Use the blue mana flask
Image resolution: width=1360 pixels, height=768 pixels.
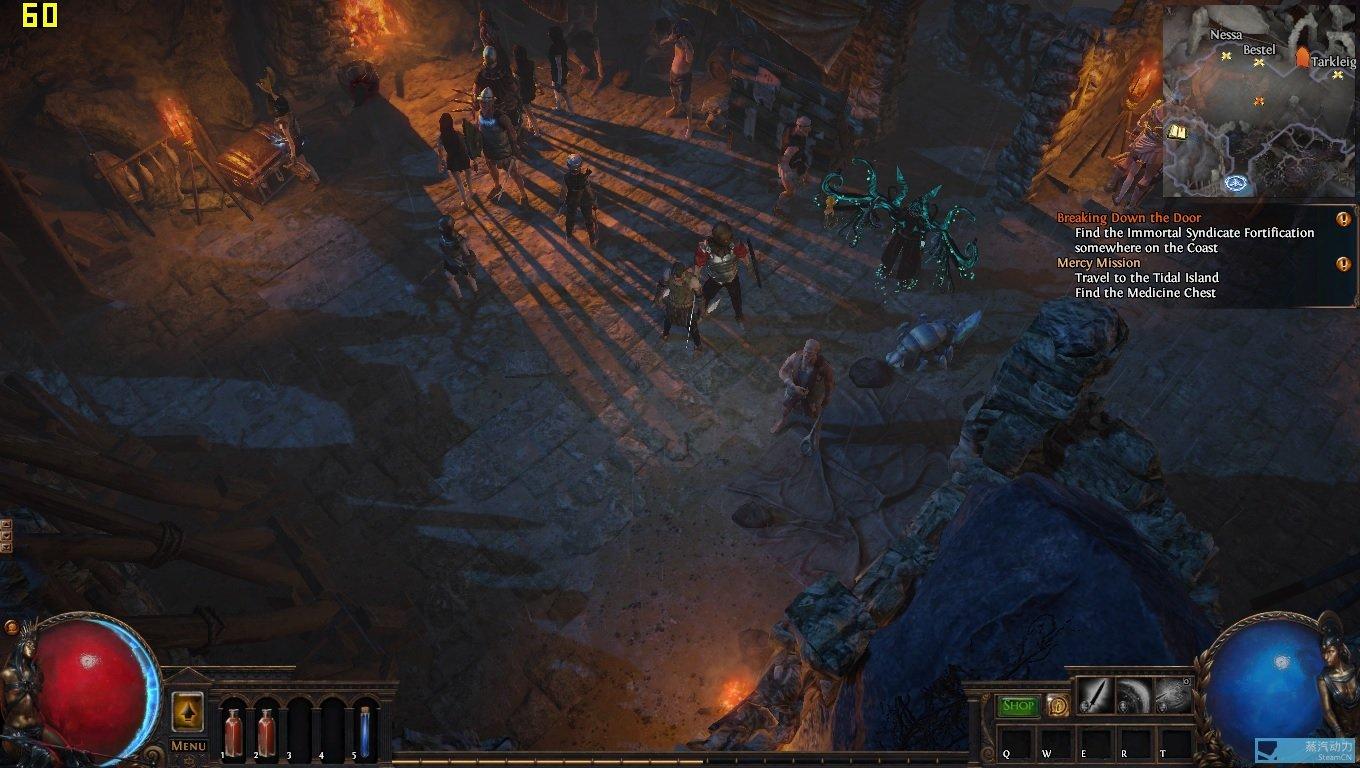[x=365, y=731]
